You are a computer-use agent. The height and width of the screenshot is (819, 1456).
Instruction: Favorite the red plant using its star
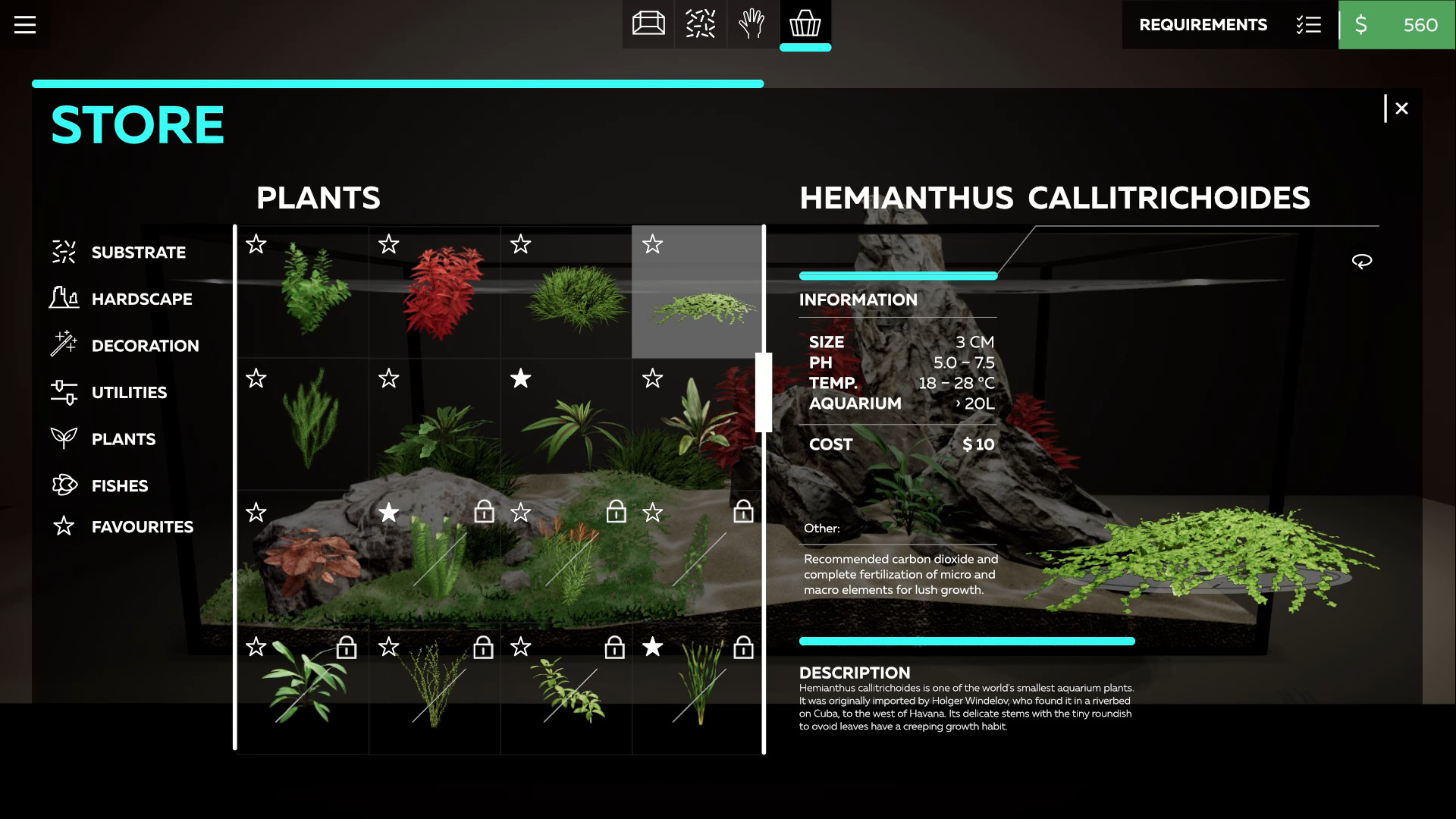point(388,245)
